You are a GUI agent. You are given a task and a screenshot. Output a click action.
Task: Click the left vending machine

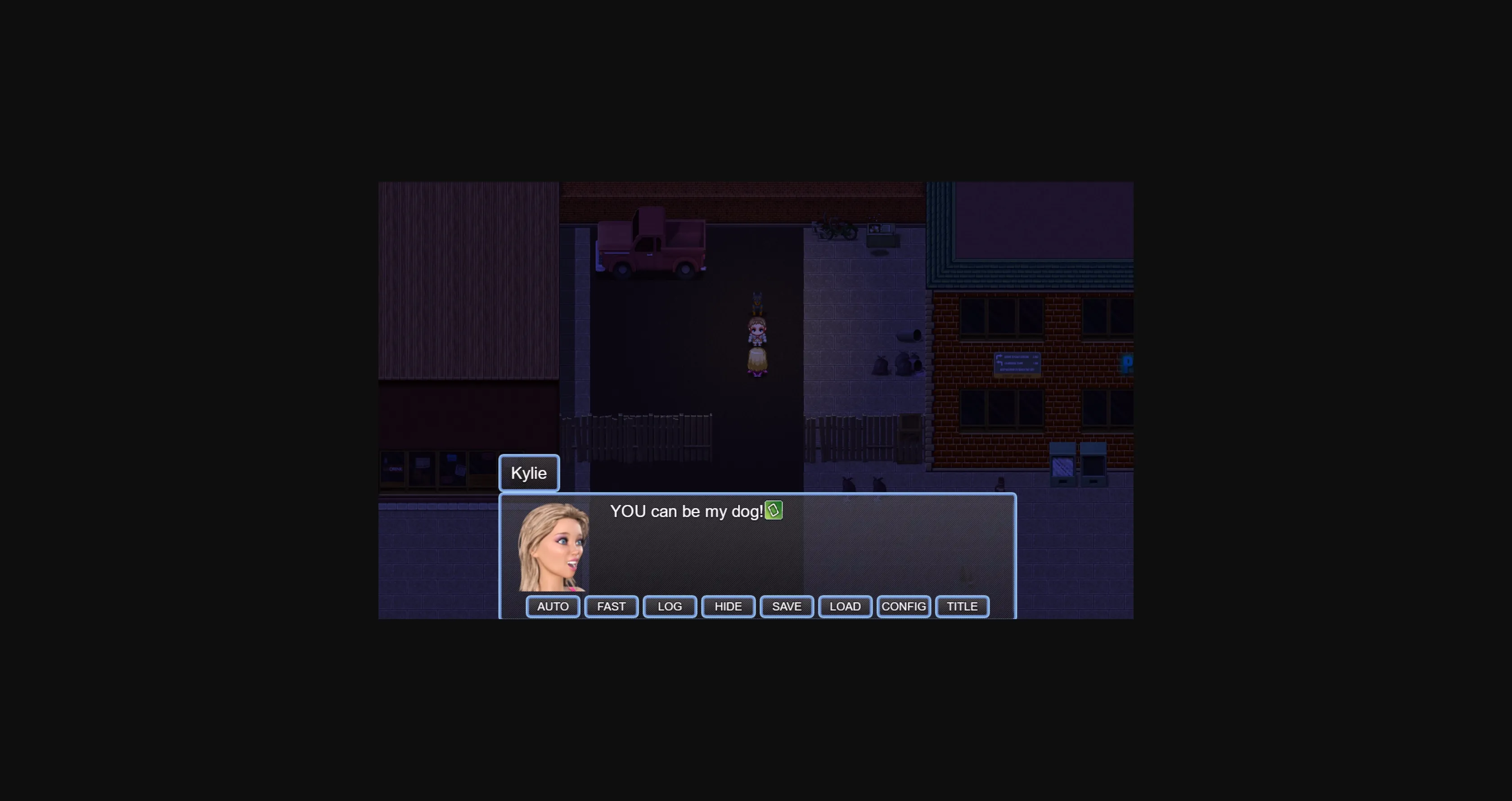(1063, 464)
